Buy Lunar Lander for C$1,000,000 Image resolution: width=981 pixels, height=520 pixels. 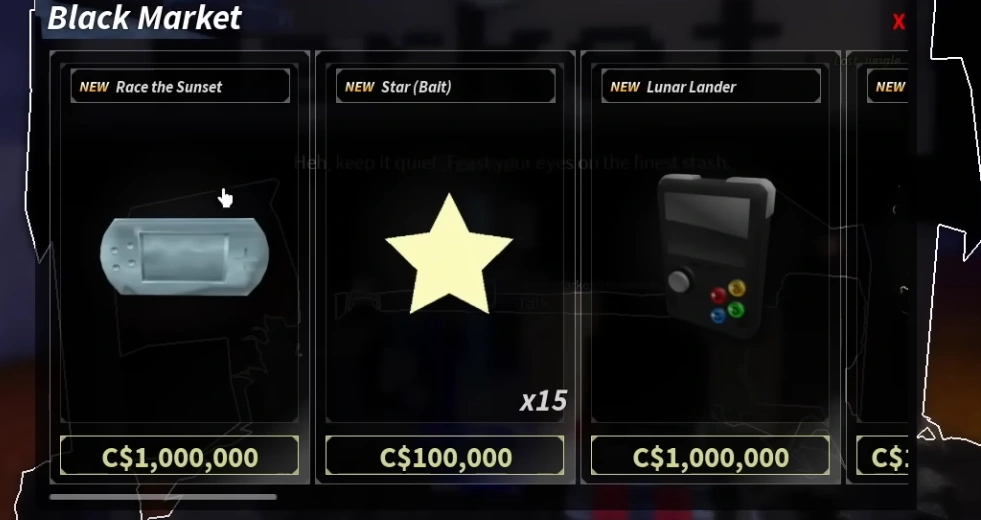[710, 456]
